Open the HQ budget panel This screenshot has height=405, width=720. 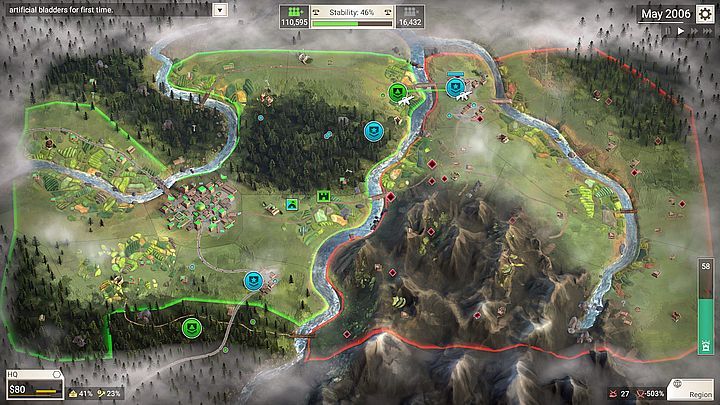pyautogui.click(x=32, y=384)
